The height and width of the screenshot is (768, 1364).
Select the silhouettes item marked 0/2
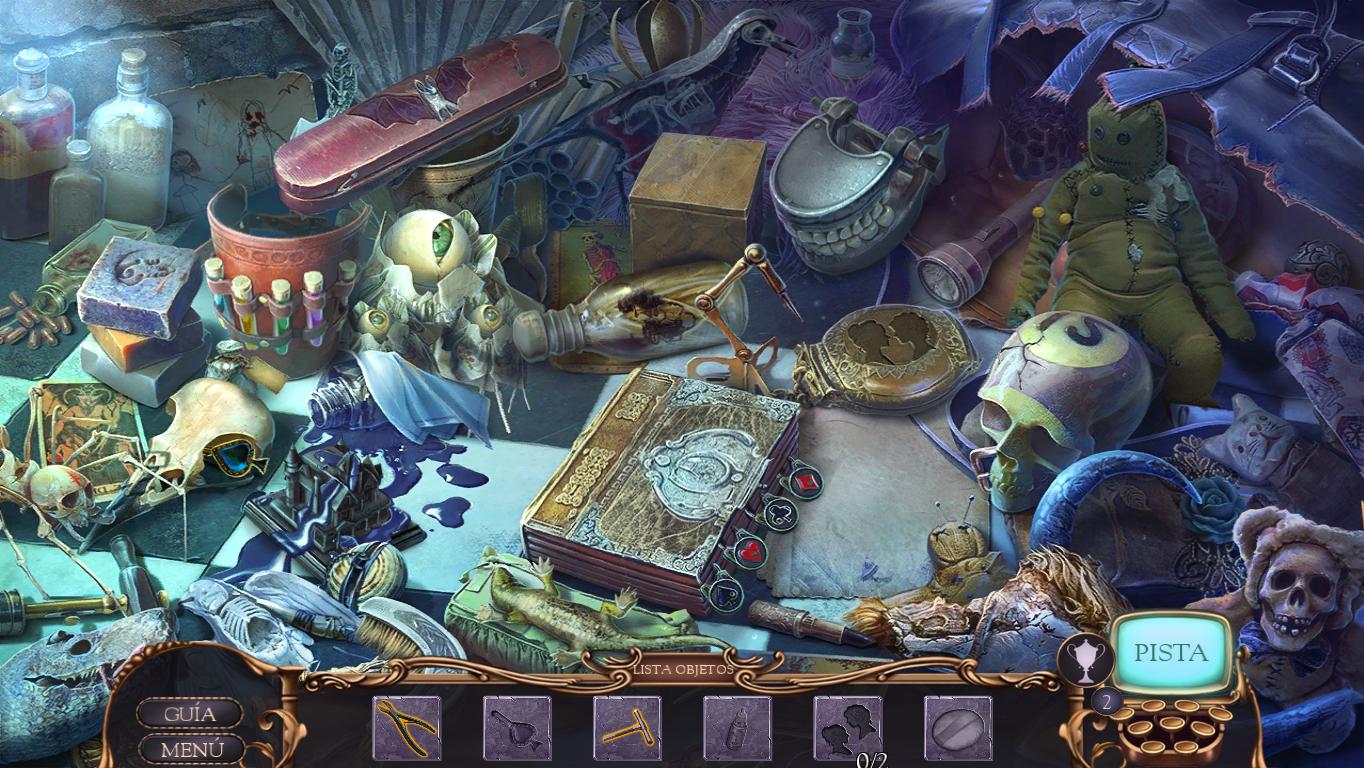click(847, 729)
